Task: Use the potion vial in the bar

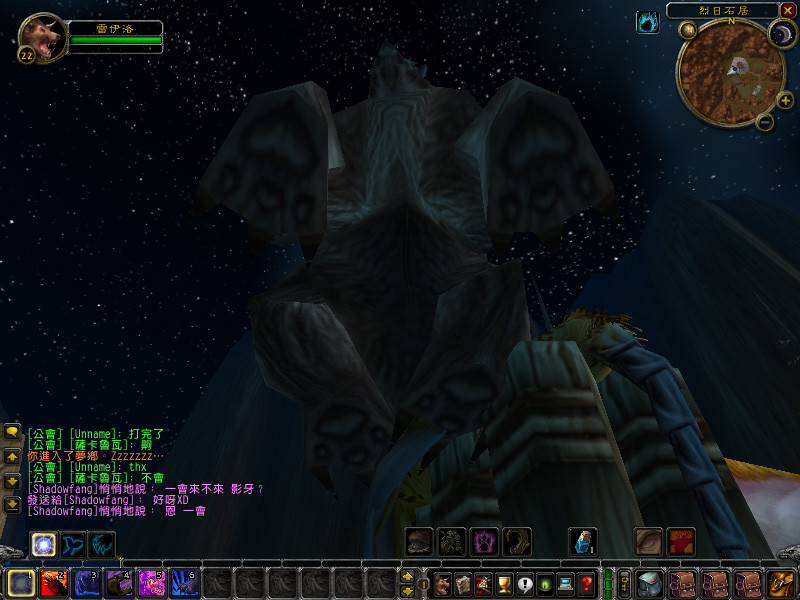Action: coord(582,542)
